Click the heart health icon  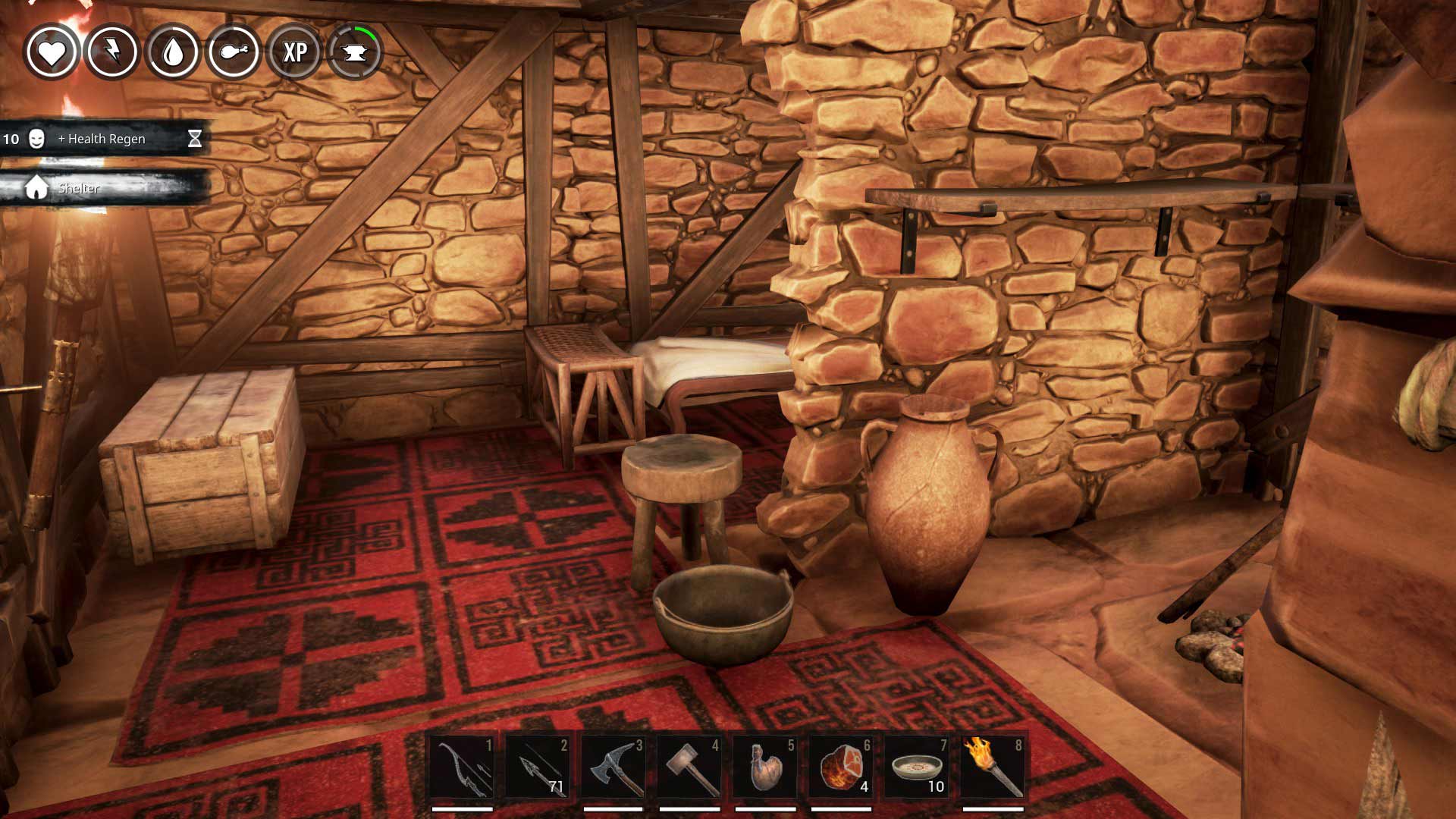coord(52,52)
